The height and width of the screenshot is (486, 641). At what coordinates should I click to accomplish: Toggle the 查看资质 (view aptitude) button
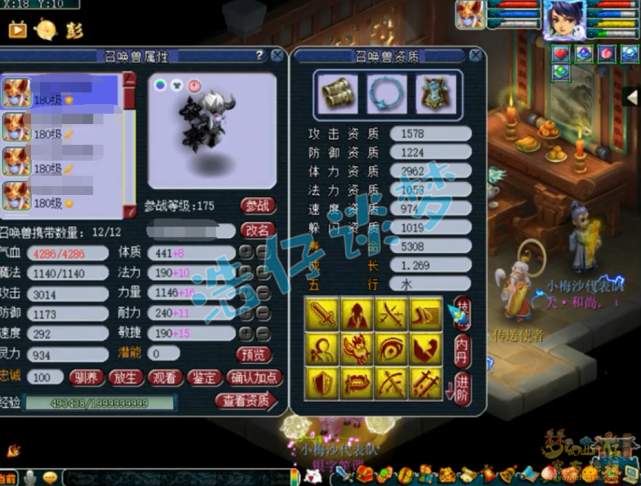[246, 402]
